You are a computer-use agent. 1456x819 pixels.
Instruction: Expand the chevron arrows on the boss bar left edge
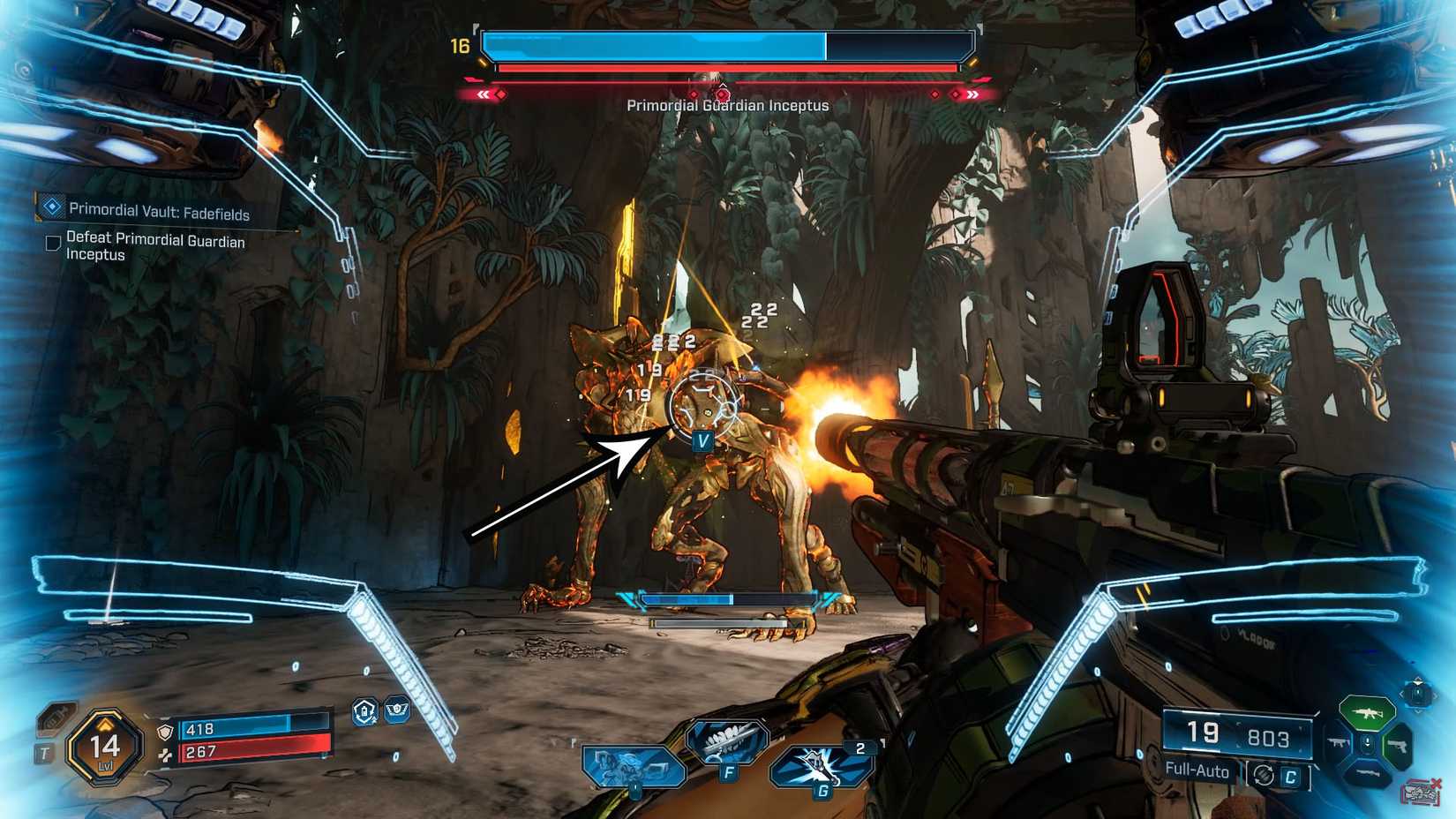point(484,92)
